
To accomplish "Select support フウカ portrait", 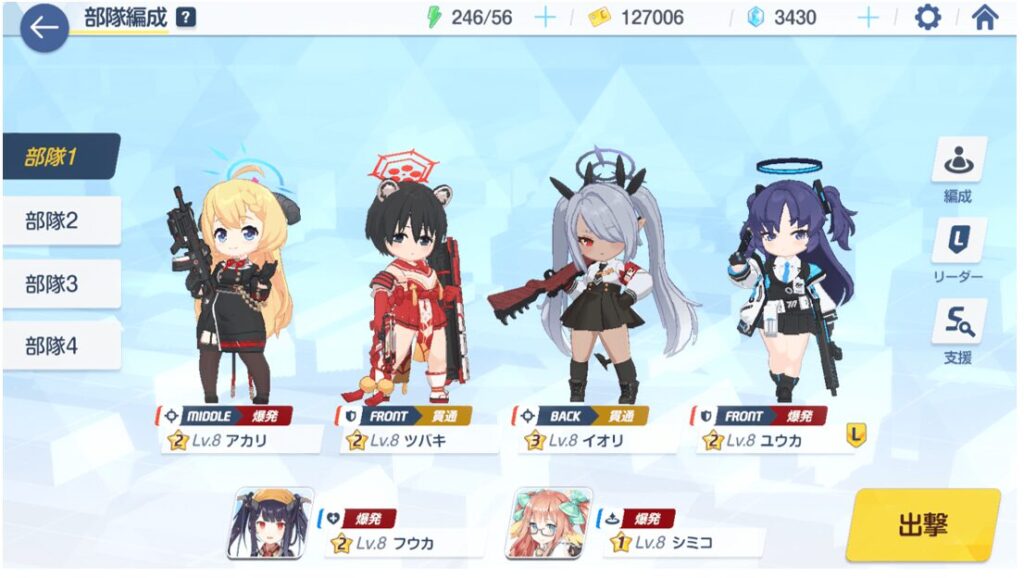I will [270, 523].
